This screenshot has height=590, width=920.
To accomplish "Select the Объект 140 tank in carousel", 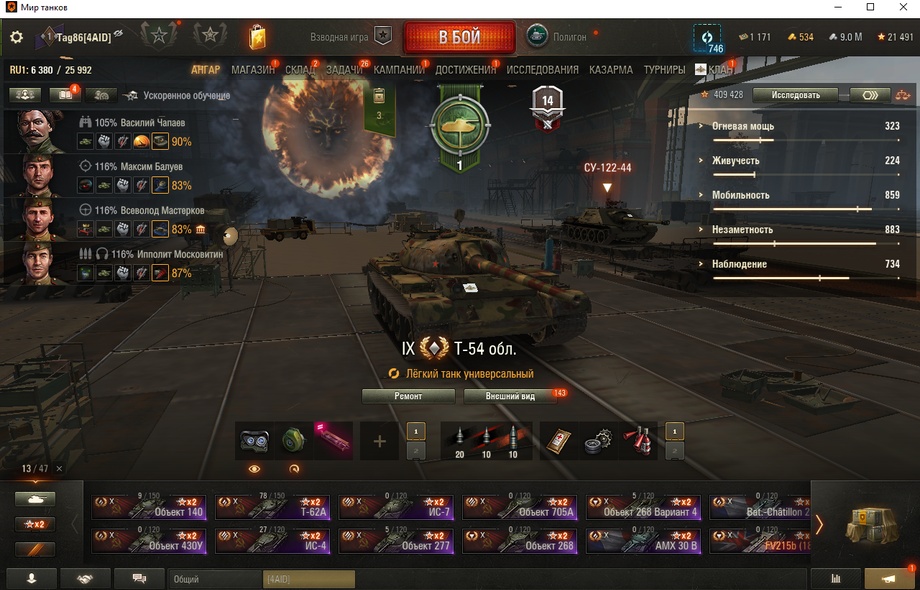I will coord(150,507).
